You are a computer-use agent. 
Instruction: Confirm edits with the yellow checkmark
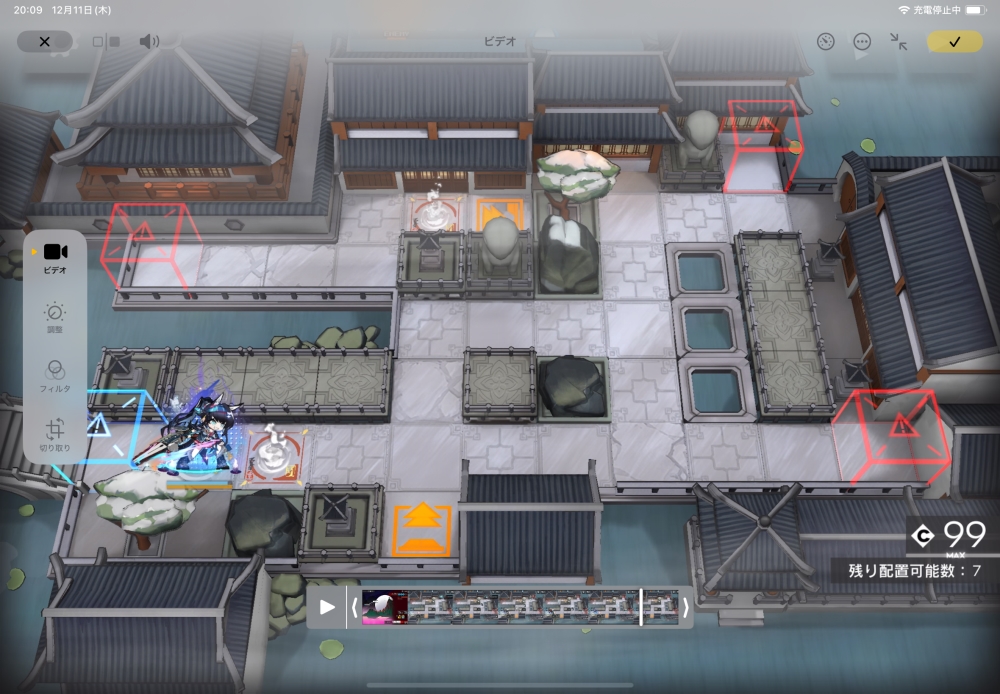pyautogui.click(x=954, y=42)
